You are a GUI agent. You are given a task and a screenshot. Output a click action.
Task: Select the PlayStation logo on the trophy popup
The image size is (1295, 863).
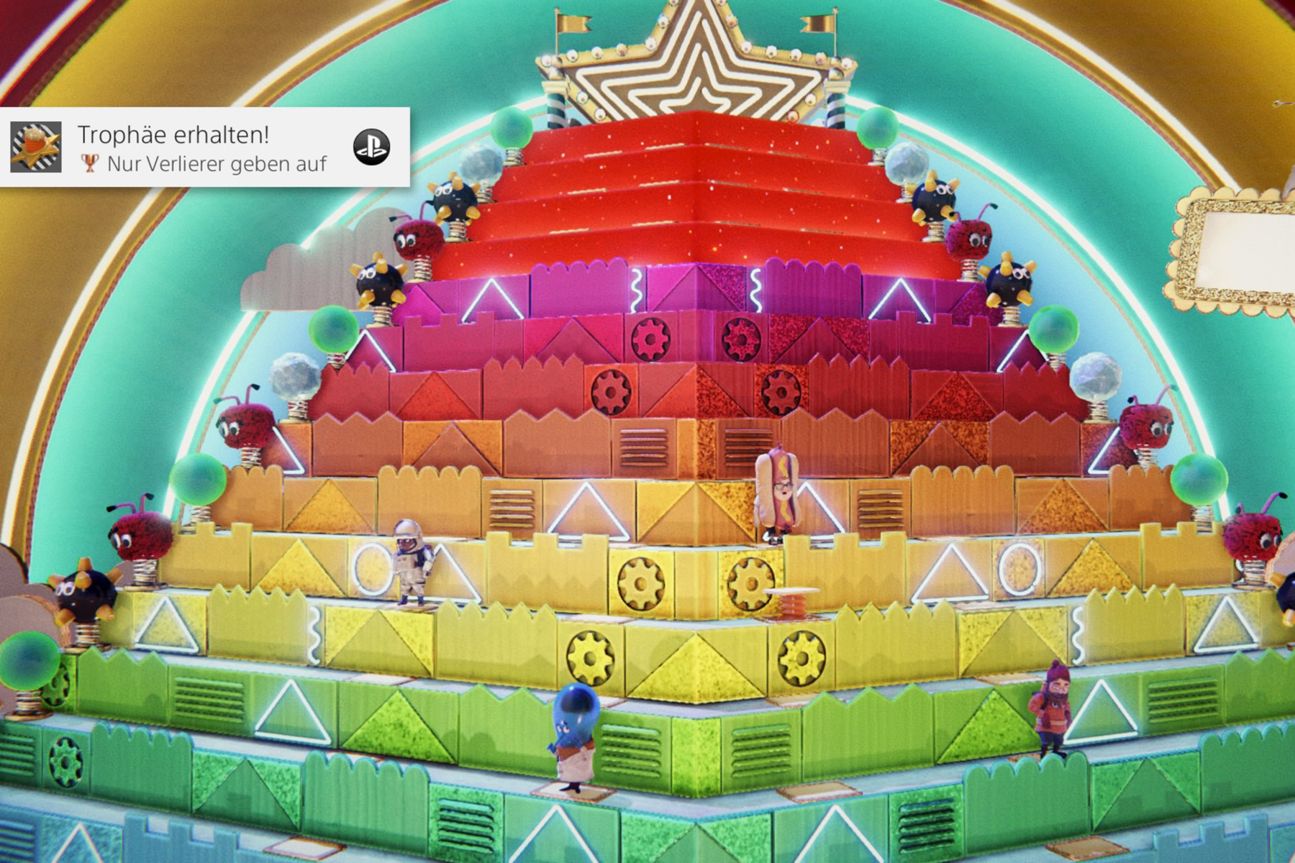click(x=371, y=147)
